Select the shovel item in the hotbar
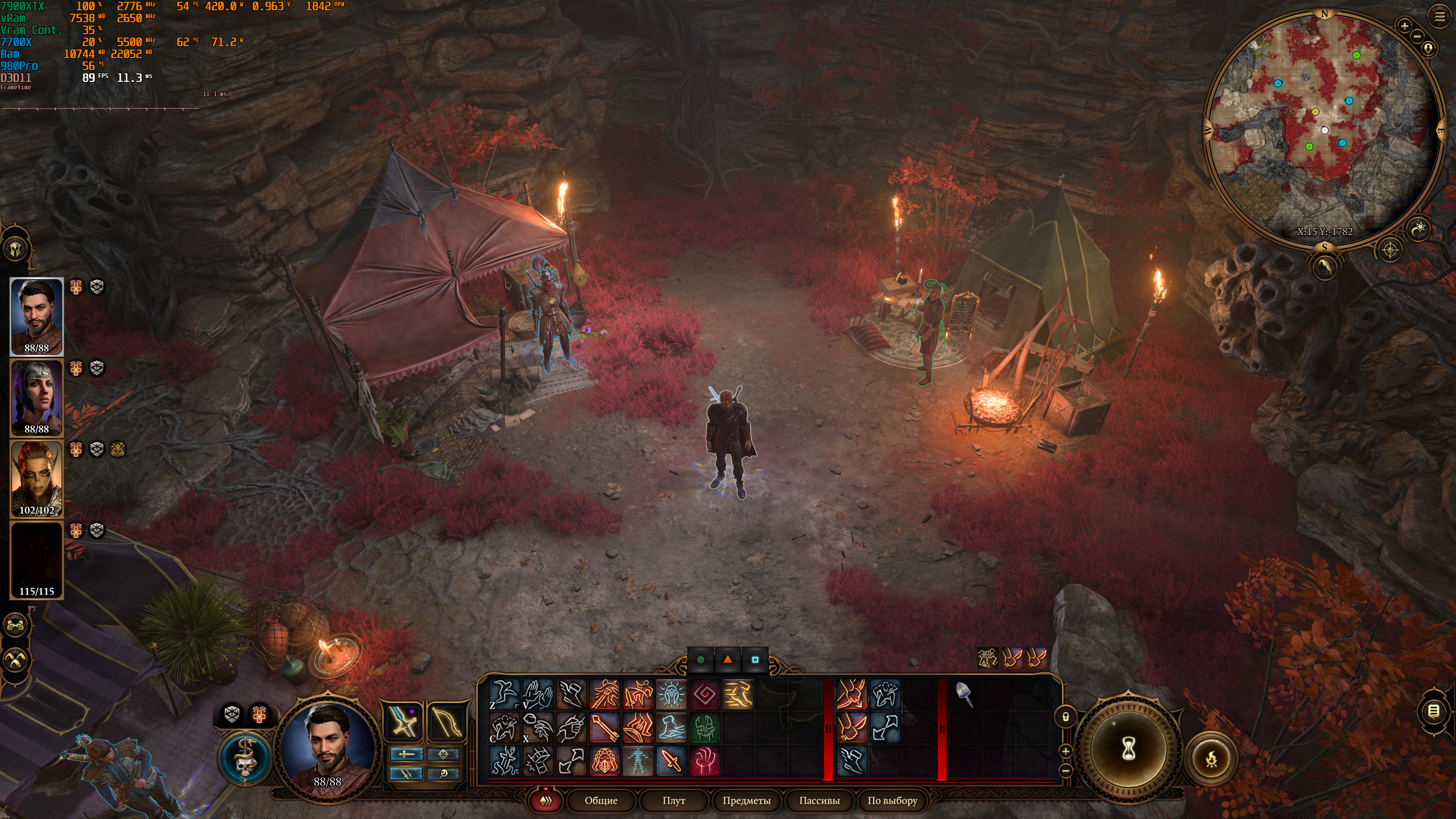 (964, 693)
